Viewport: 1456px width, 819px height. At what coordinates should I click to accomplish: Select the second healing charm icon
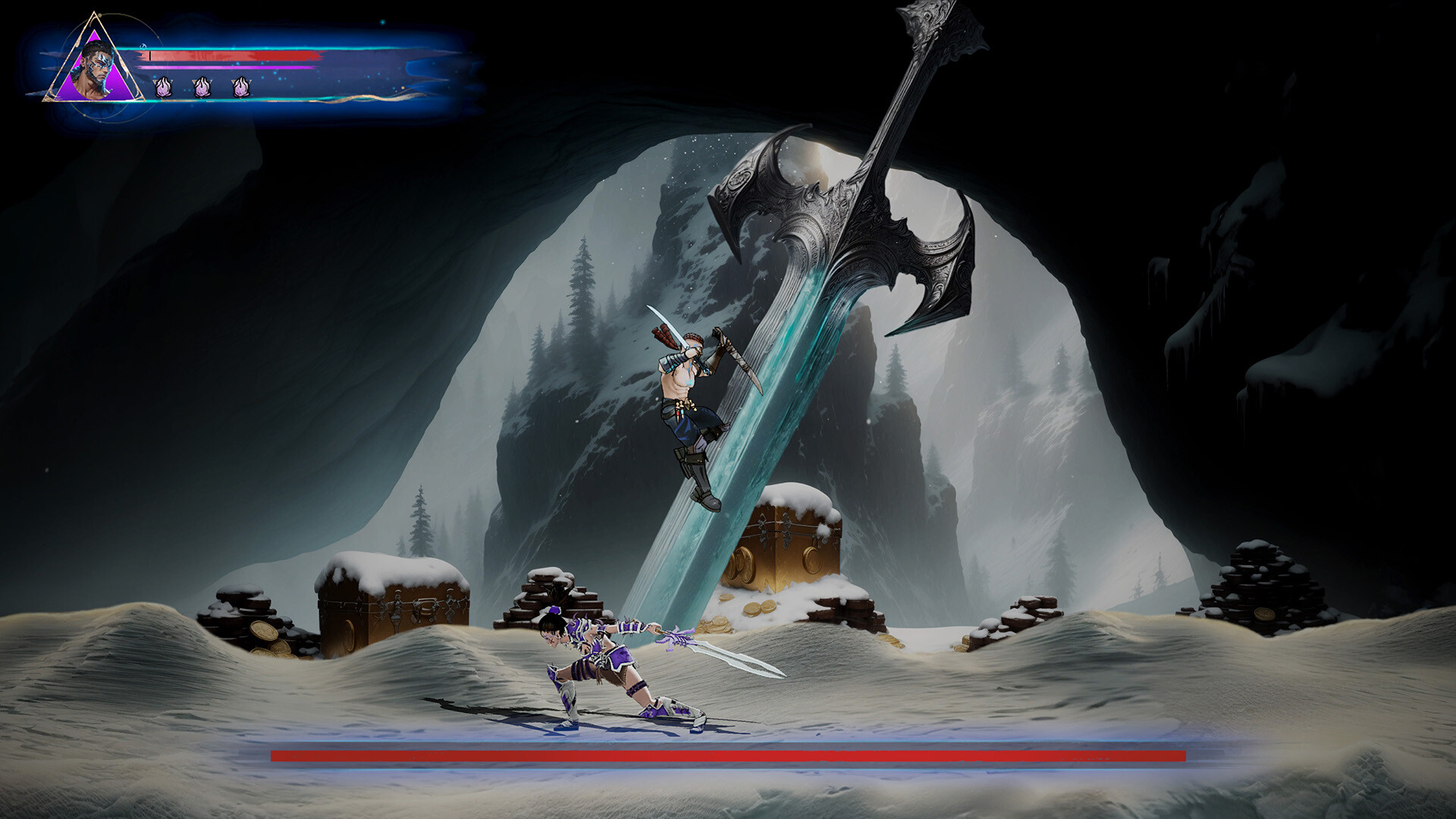[201, 86]
